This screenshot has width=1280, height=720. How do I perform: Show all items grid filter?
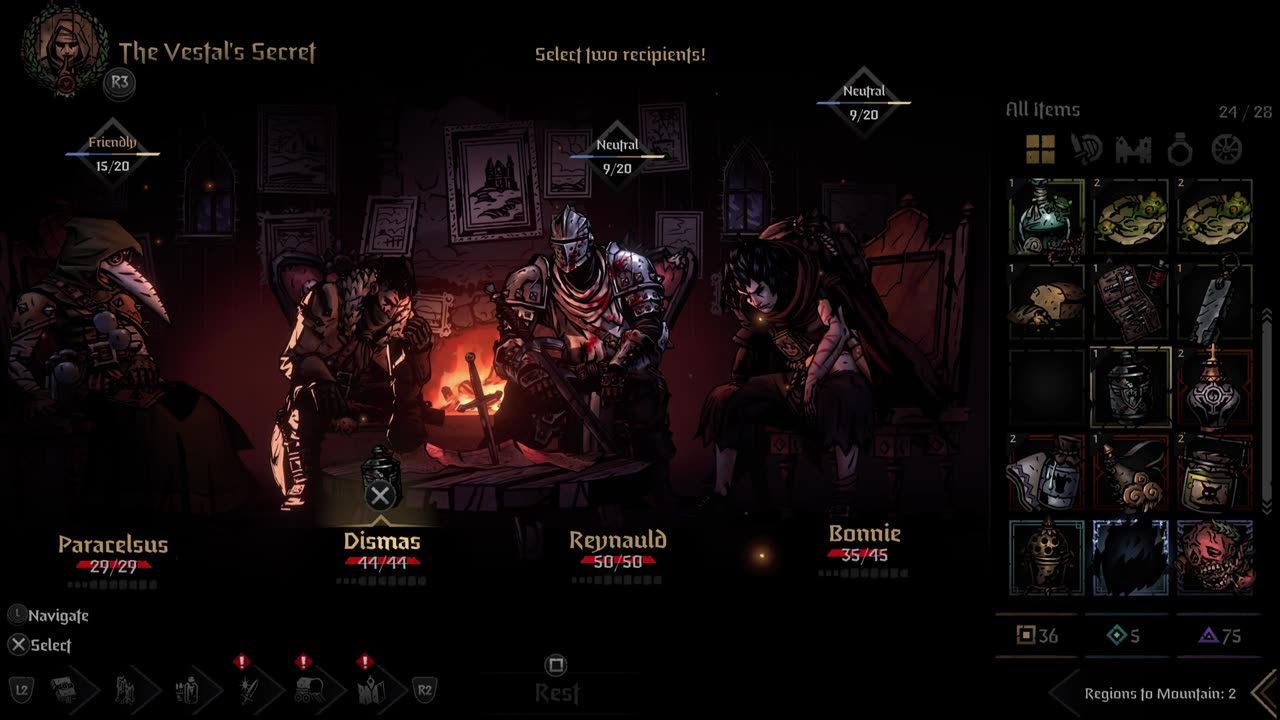(1040, 150)
